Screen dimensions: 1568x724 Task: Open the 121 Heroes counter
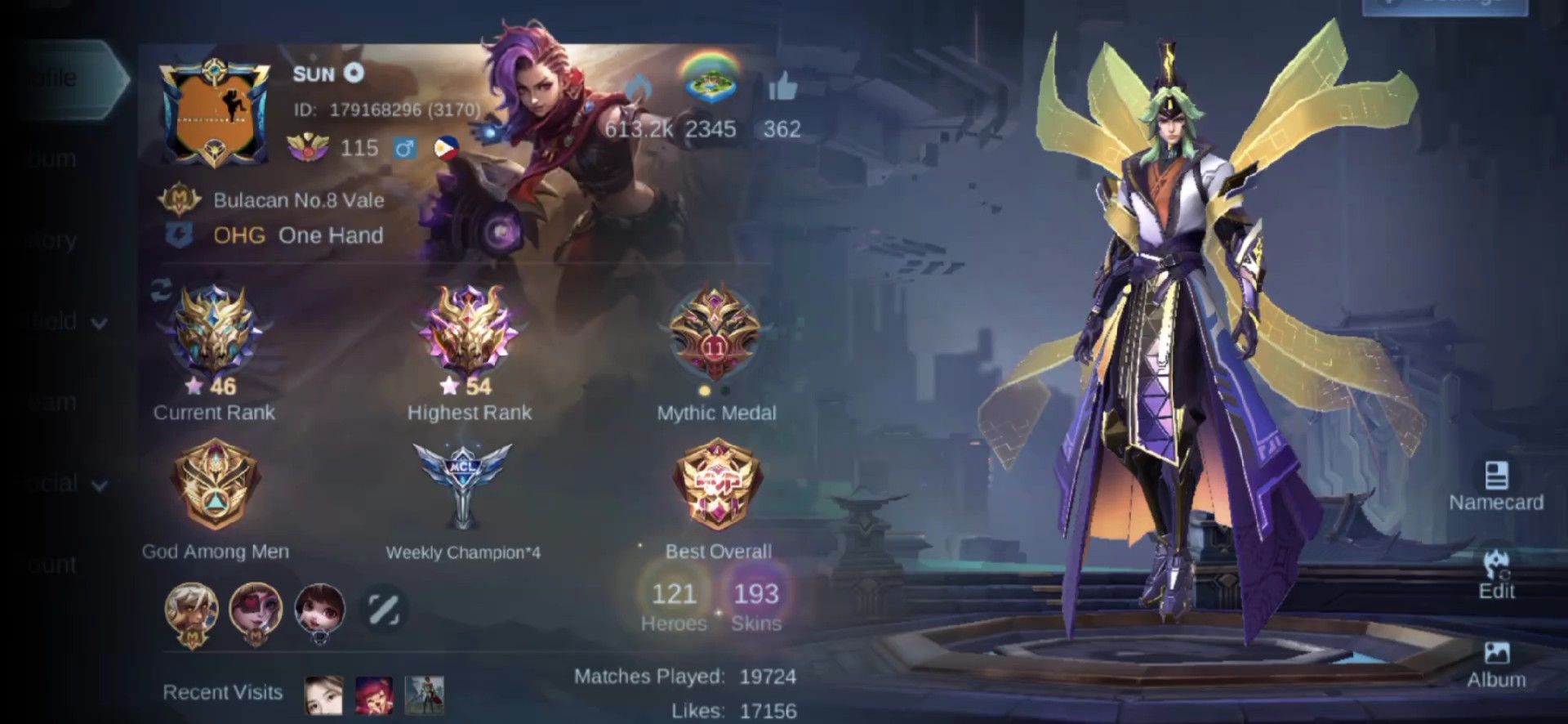[x=674, y=605]
